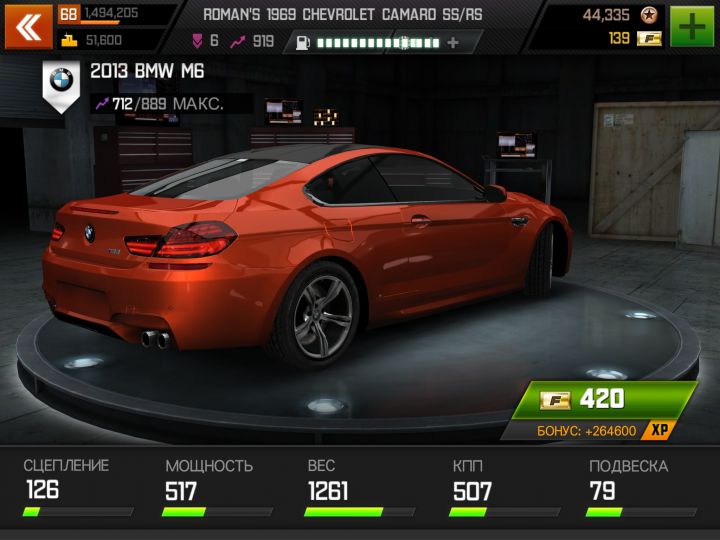Buy the BMW M6 for 420 gold
This screenshot has height=540, width=720.
tap(598, 400)
